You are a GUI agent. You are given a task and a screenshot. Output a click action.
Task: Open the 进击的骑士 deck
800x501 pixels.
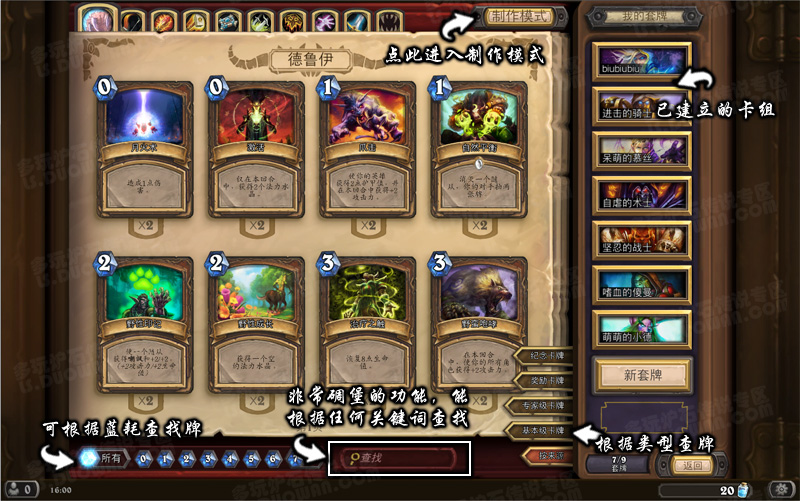pyautogui.click(x=641, y=105)
